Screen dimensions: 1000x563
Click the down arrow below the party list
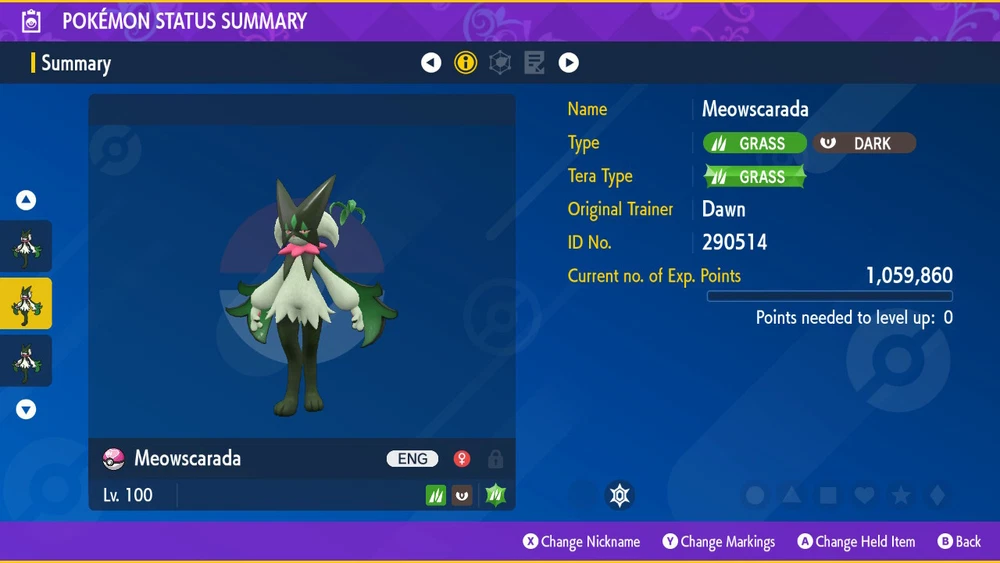coord(26,409)
